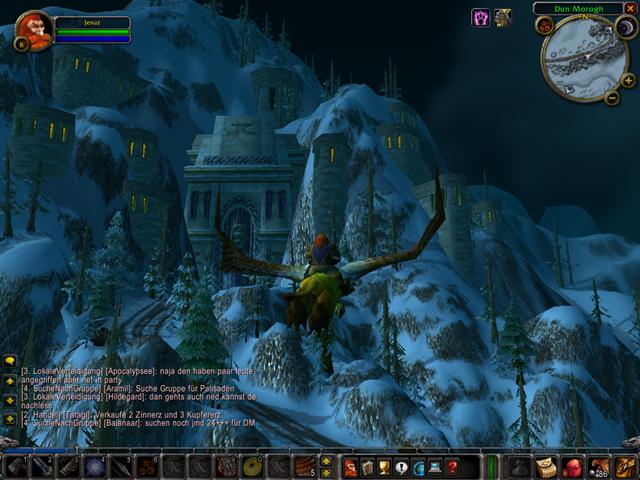Open the character info micro button
Image resolution: width=640 pixels, height=480 pixels.
350,467
